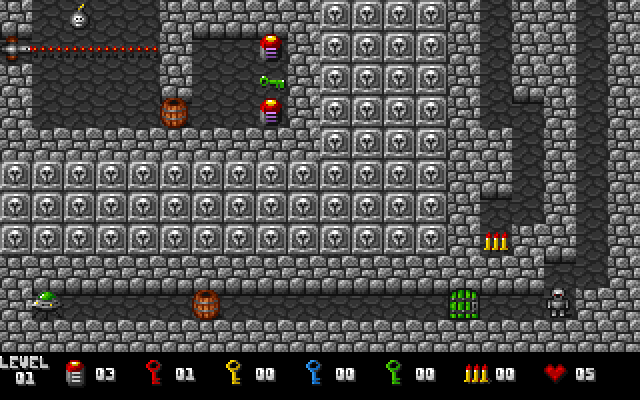Choose the blue key icon in the HUD
Image resolution: width=640 pixels, height=400 pixels.
tap(313, 373)
